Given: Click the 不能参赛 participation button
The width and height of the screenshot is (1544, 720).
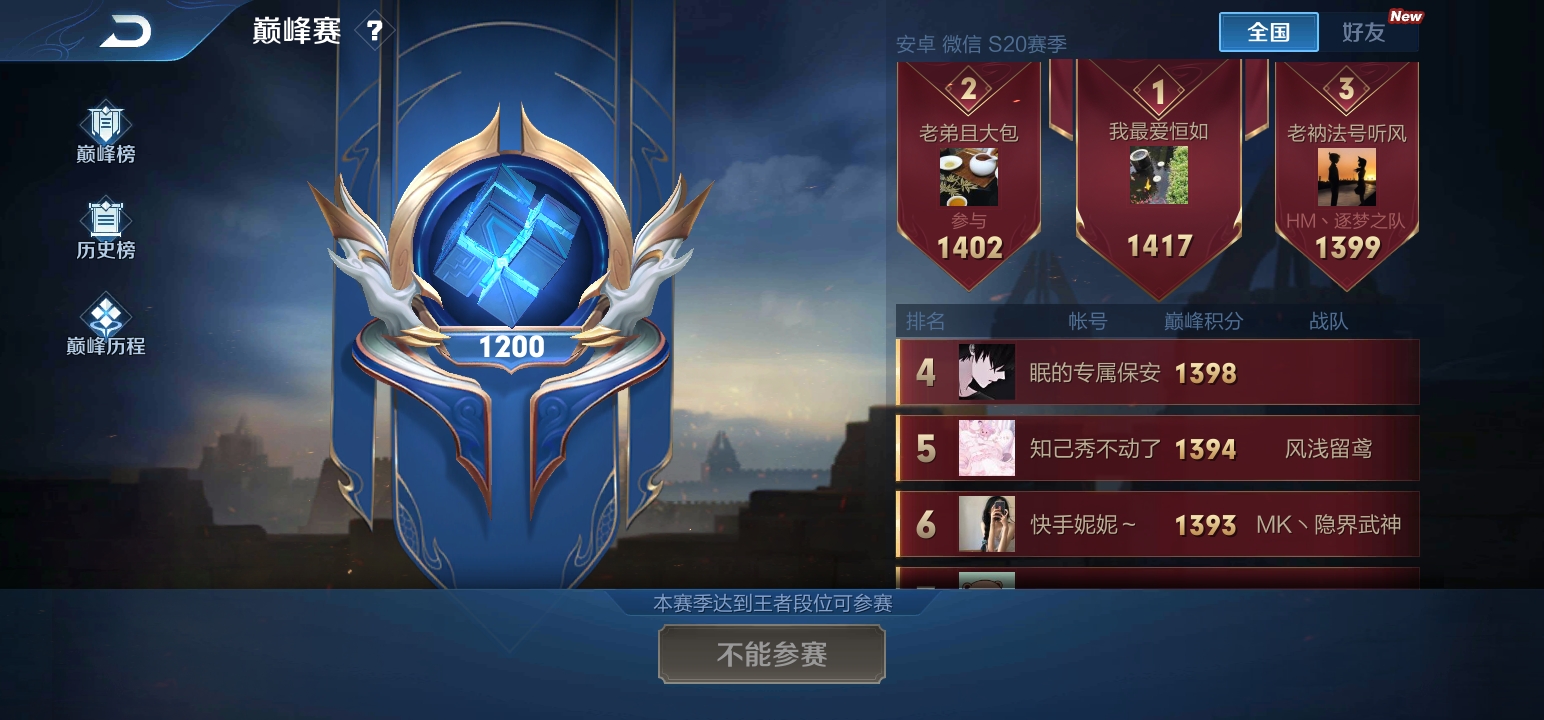Looking at the screenshot, I should coord(771,654).
